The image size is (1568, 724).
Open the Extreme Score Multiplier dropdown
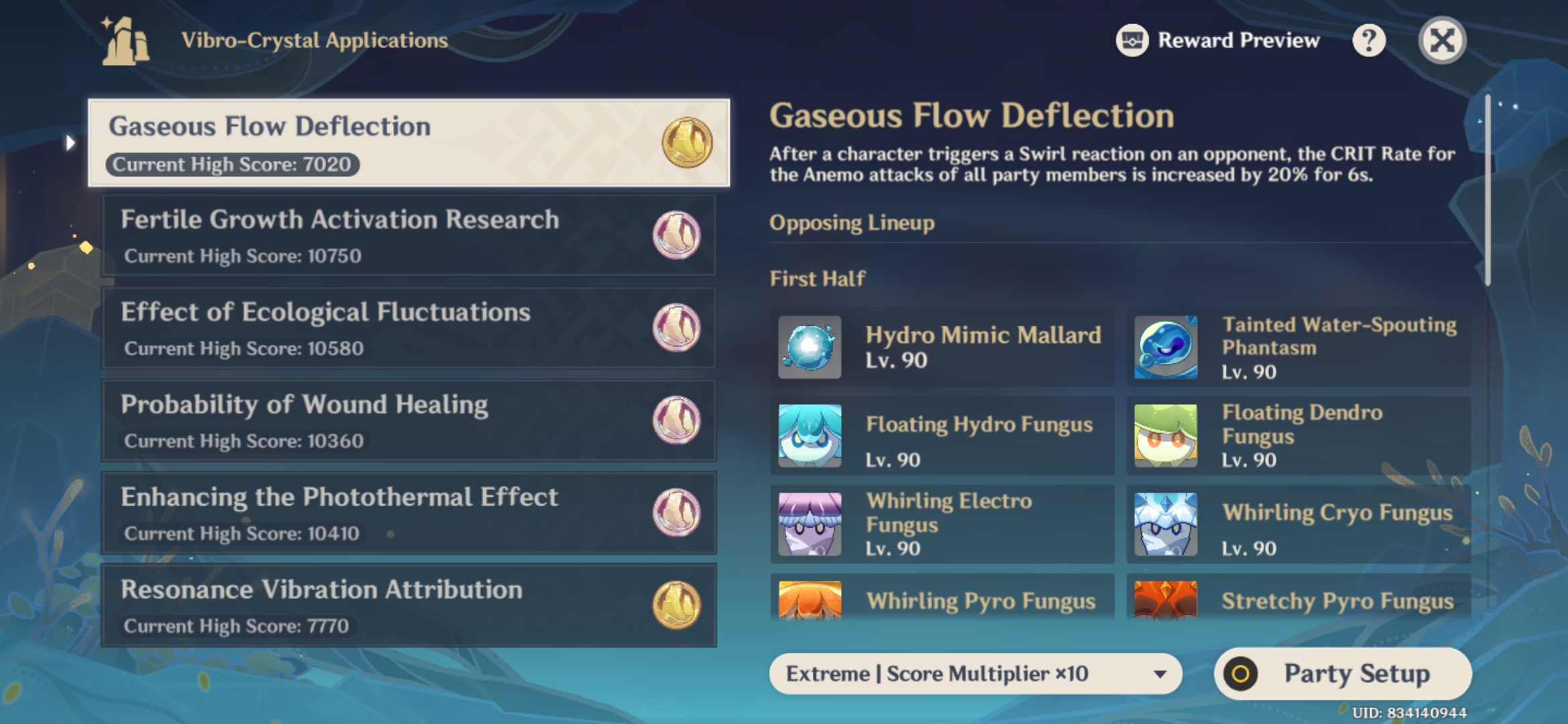point(972,674)
